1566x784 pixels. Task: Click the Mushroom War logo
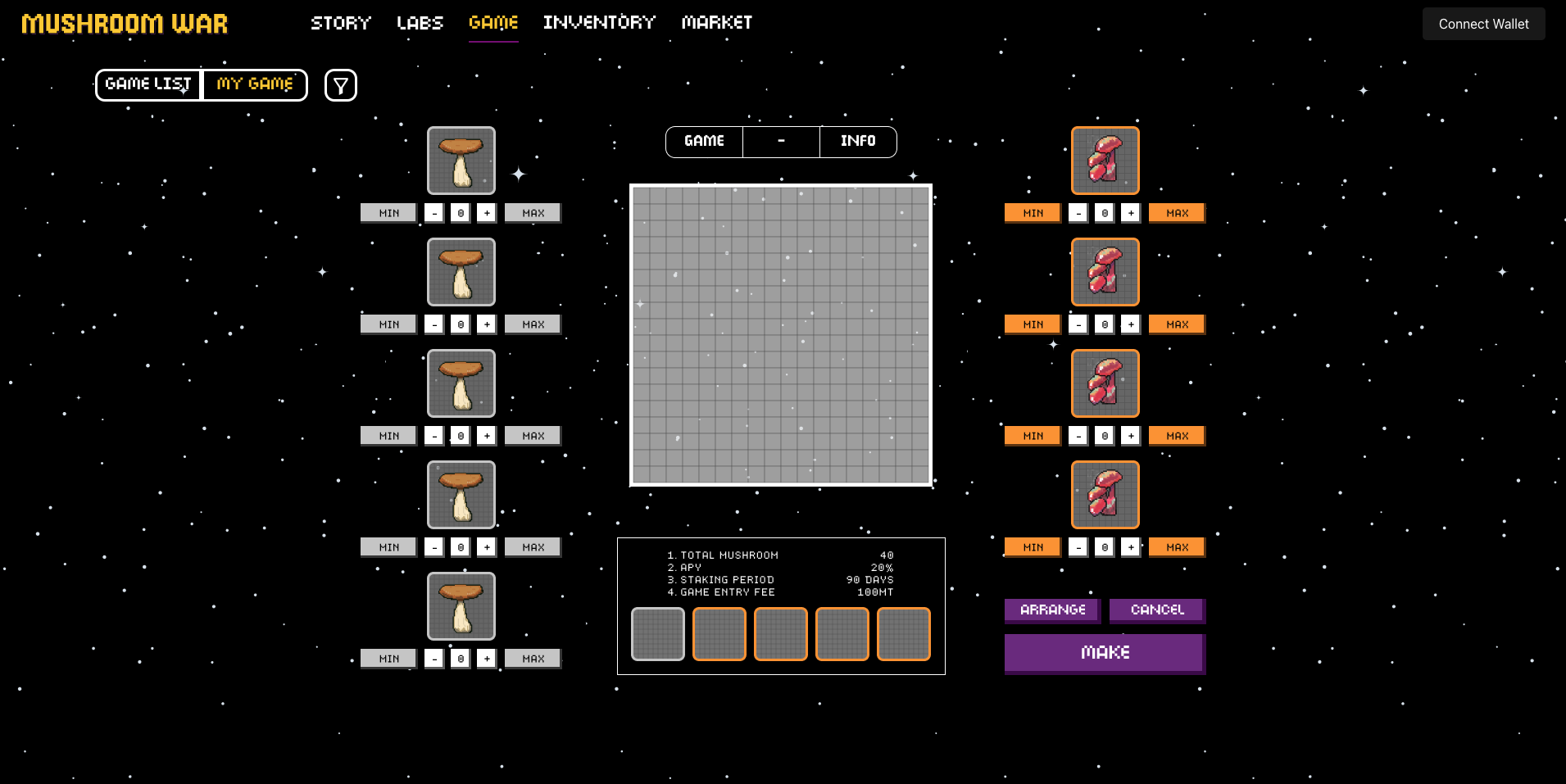(125, 24)
